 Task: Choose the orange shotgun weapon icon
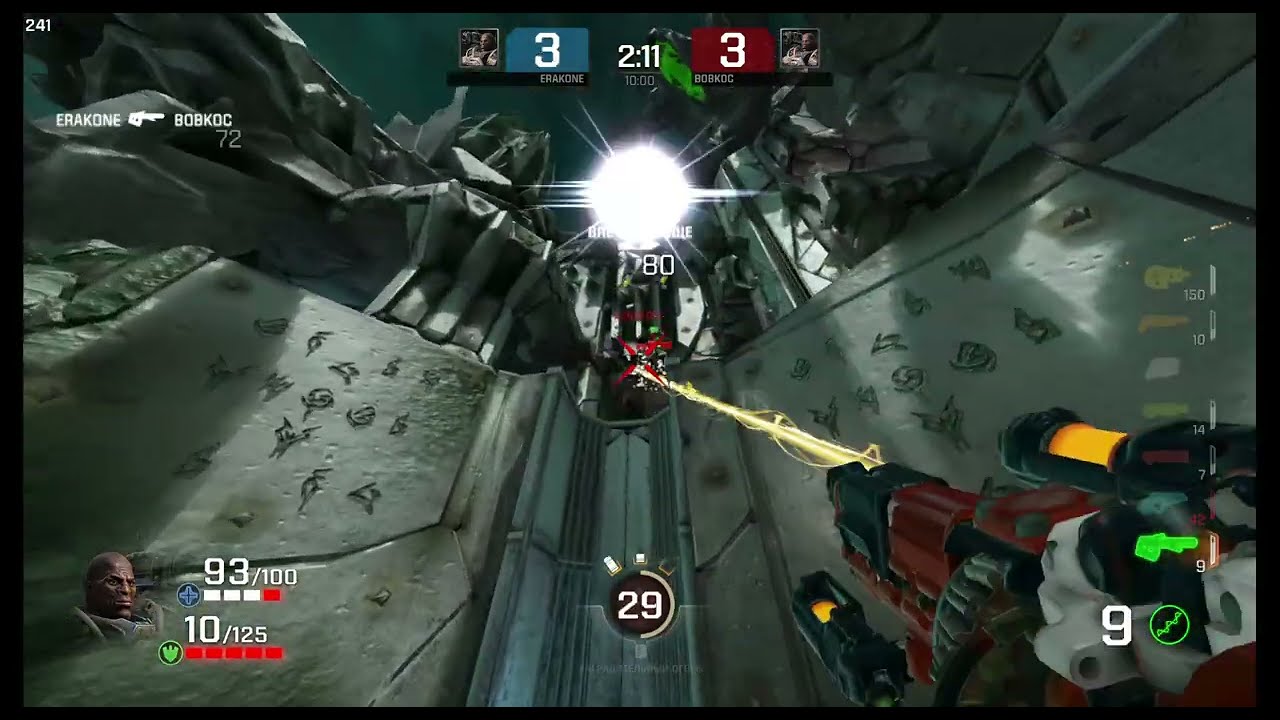click(x=1165, y=322)
